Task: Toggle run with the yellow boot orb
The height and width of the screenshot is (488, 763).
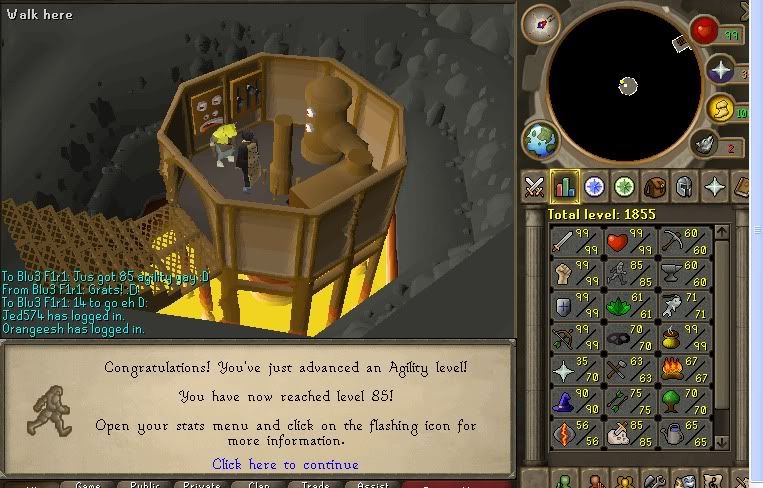Action: [x=720, y=108]
